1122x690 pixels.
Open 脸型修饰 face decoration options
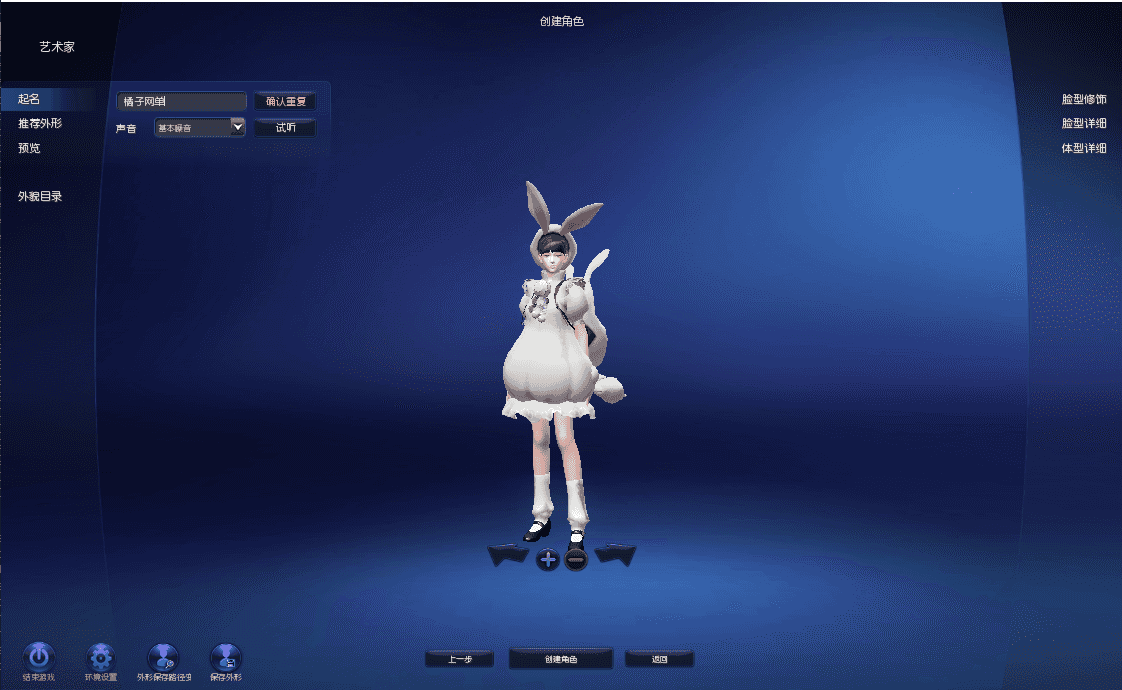coord(1084,100)
